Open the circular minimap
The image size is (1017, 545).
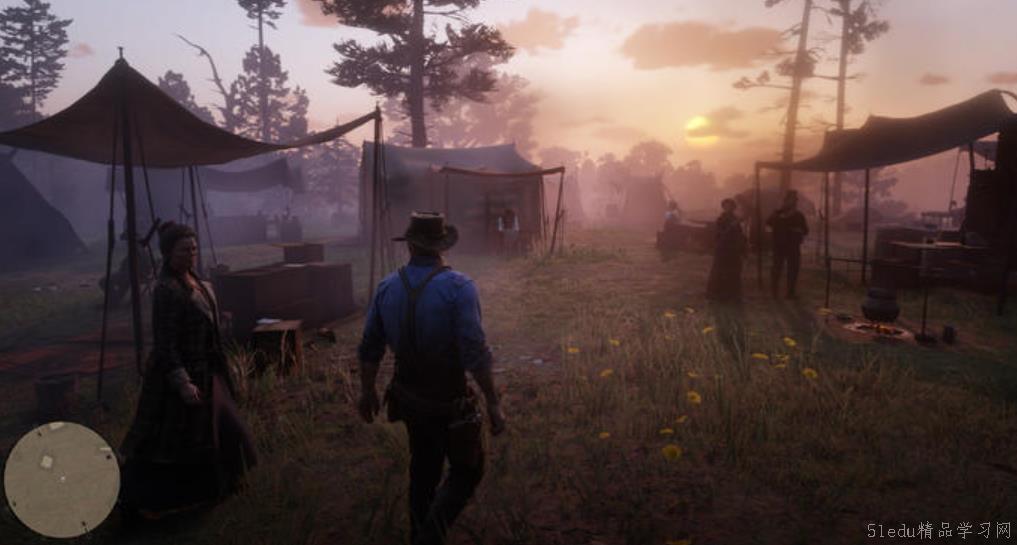tap(62, 479)
